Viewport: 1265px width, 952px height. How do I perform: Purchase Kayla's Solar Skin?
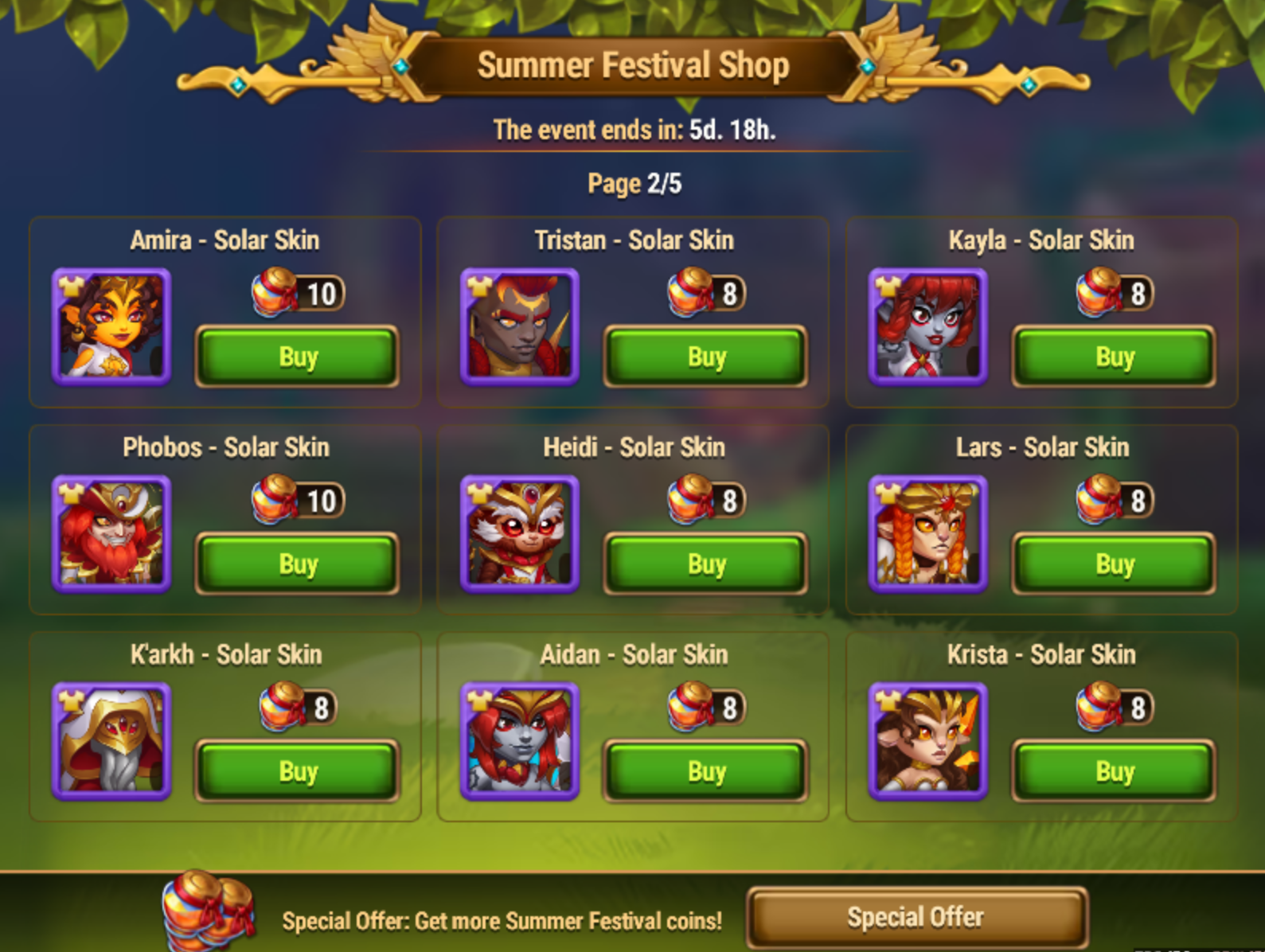[x=1114, y=357]
